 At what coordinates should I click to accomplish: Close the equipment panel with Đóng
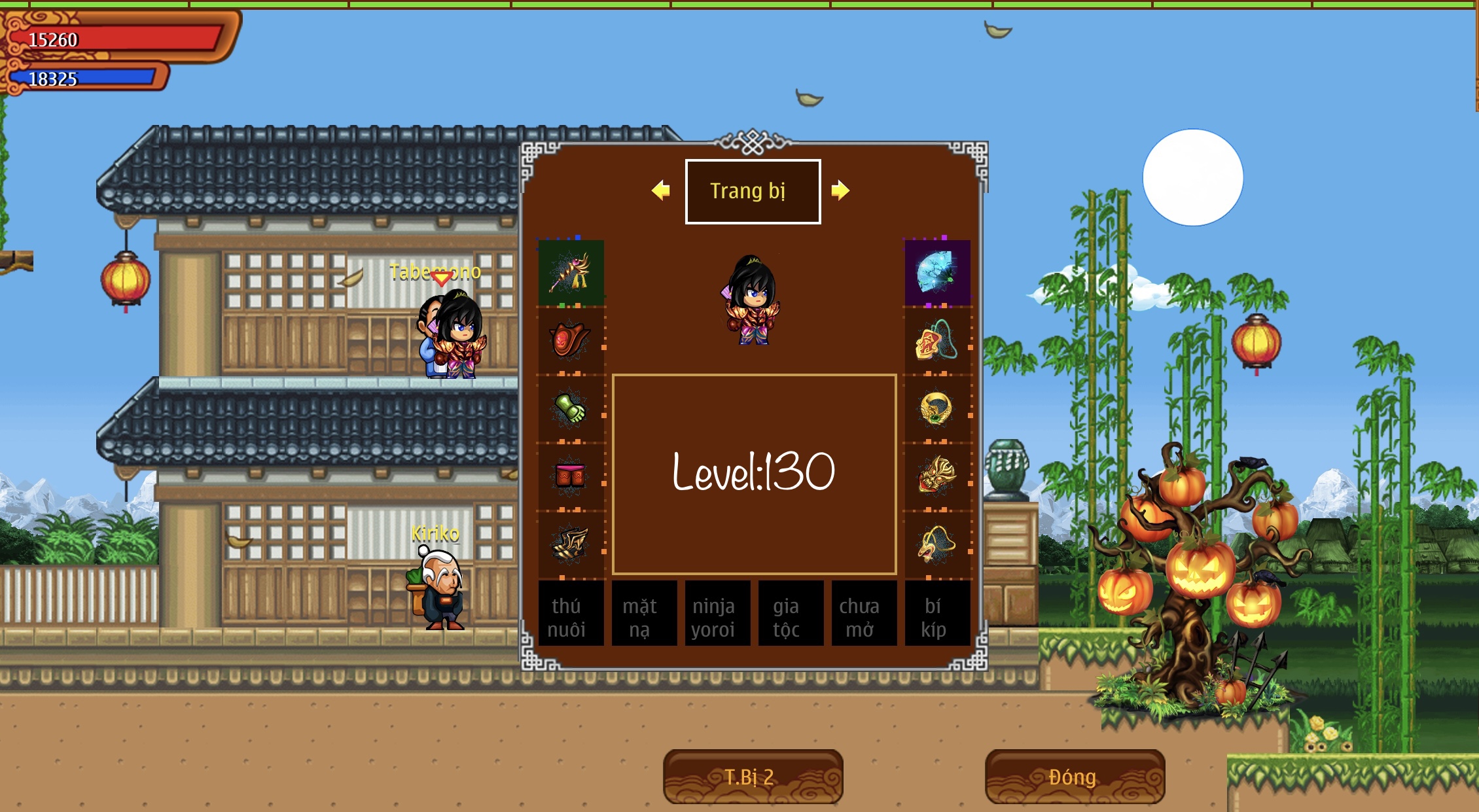coord(1075,777)
